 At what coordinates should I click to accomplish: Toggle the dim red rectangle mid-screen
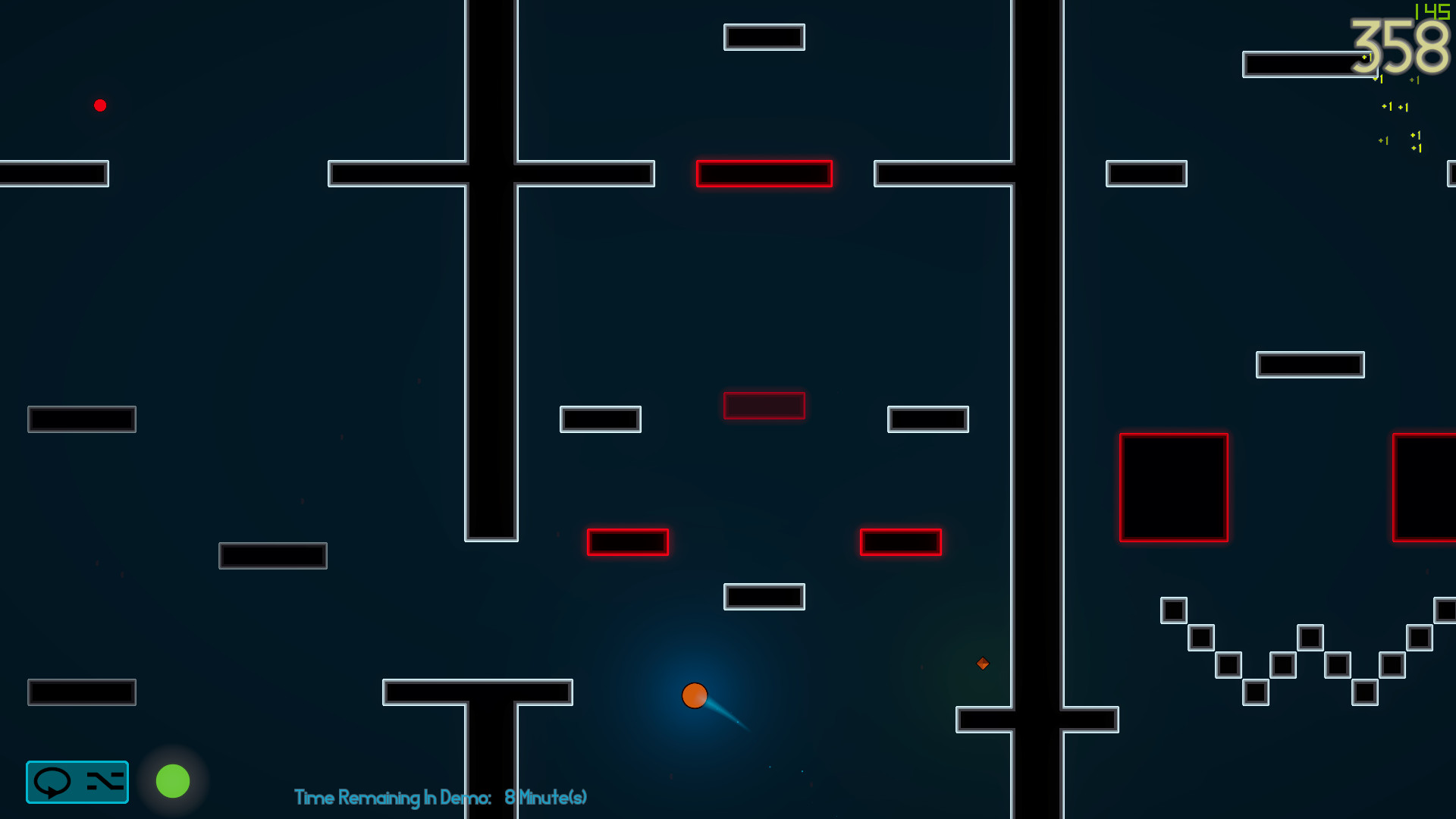(764, 406)
